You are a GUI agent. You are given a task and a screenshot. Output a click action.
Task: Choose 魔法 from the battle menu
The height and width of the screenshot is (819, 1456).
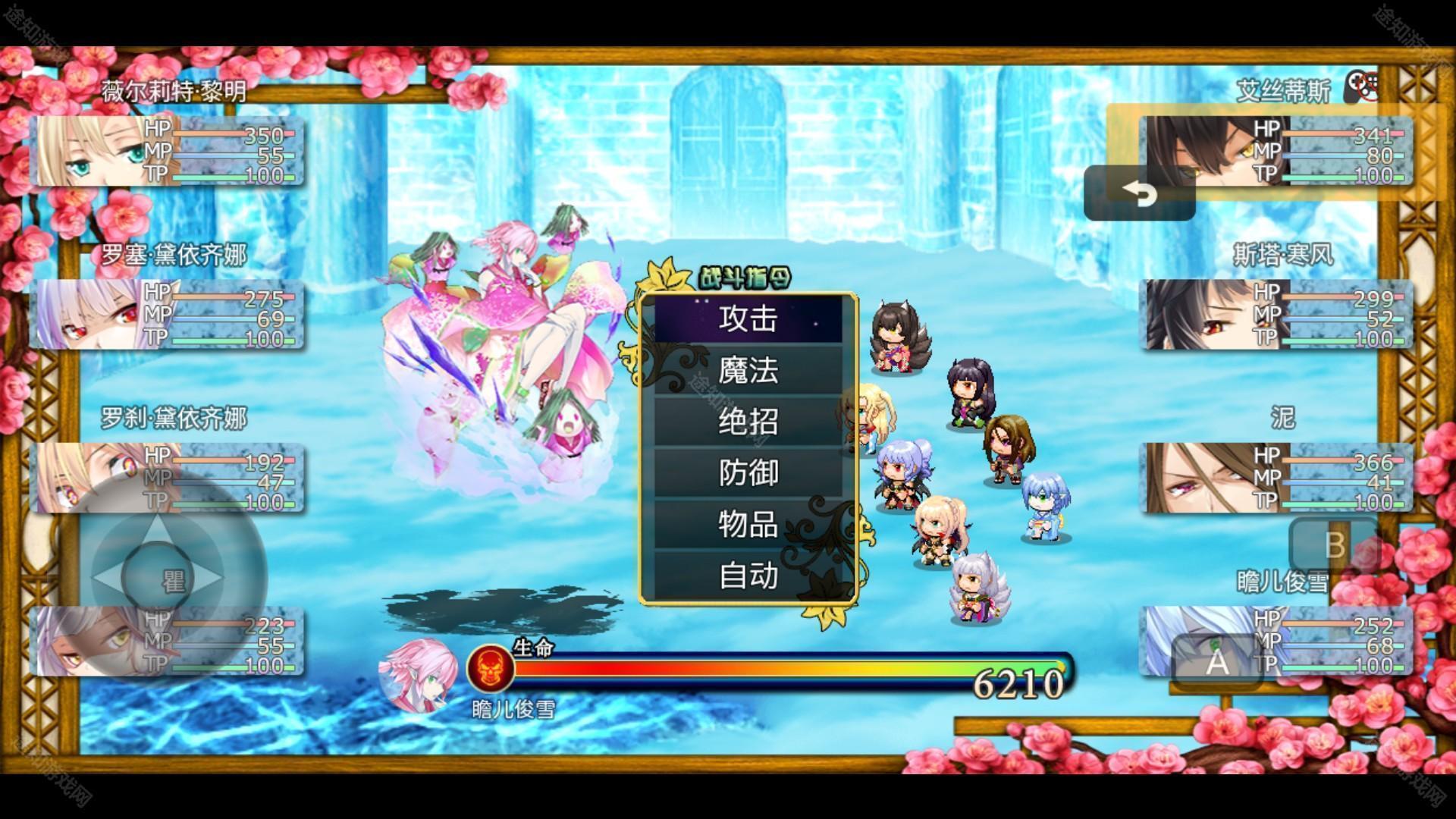click(x=748, y=371)
